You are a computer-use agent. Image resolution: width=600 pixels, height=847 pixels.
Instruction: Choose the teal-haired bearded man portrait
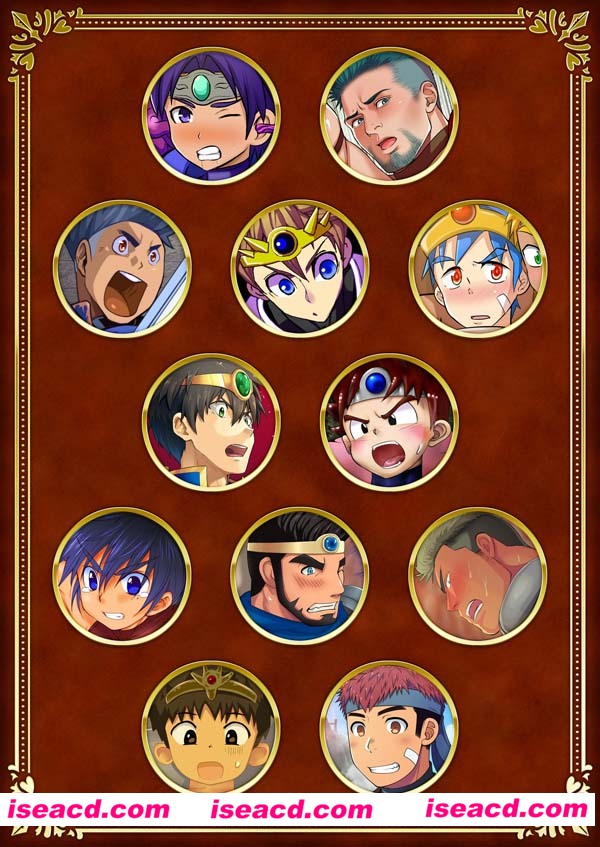point(389,116)
